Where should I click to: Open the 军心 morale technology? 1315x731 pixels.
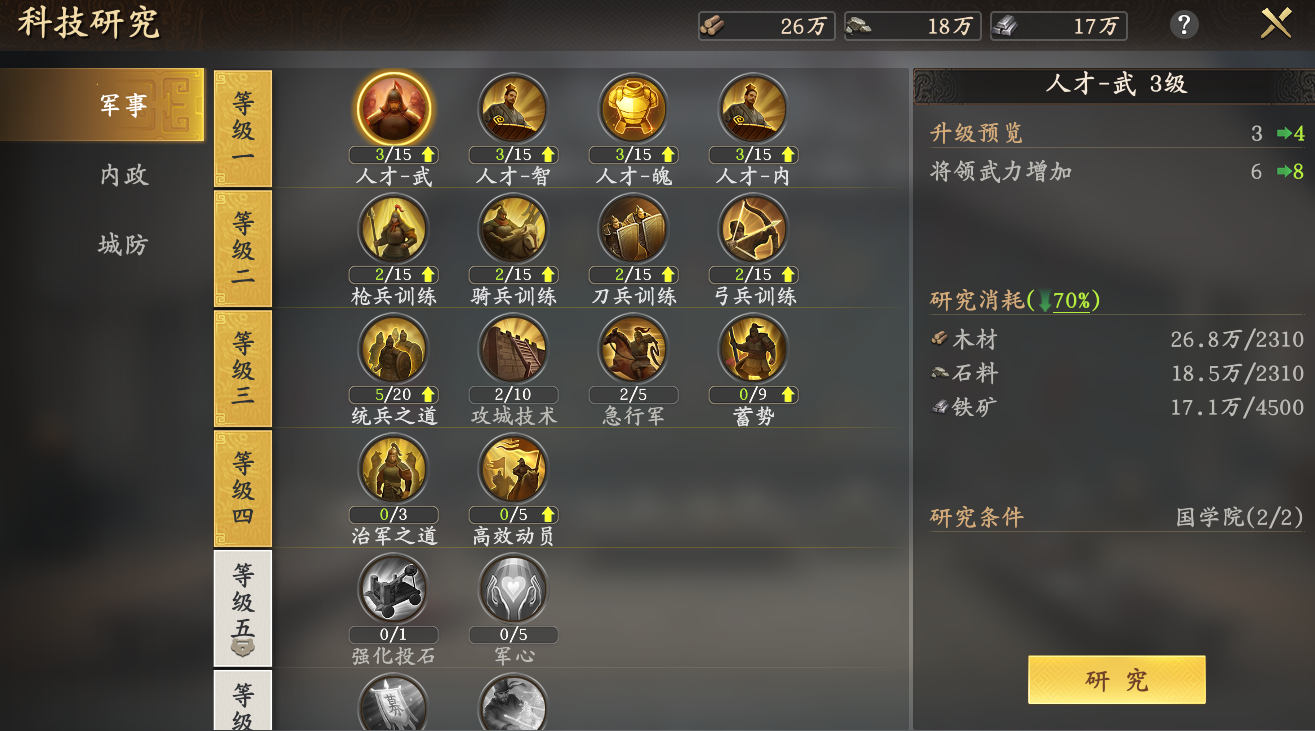click(x=513, y=589)
